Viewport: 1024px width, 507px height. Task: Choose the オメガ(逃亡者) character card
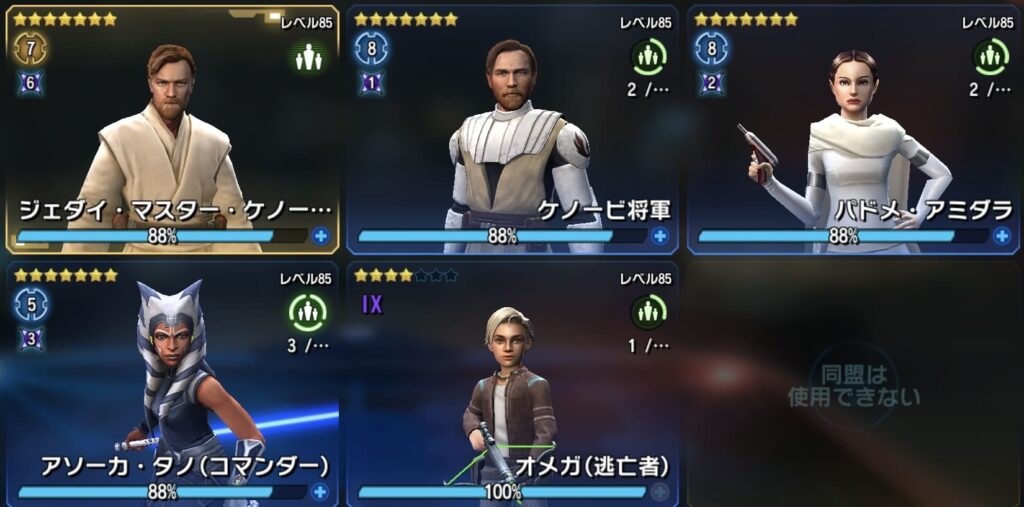pos(511,380)
